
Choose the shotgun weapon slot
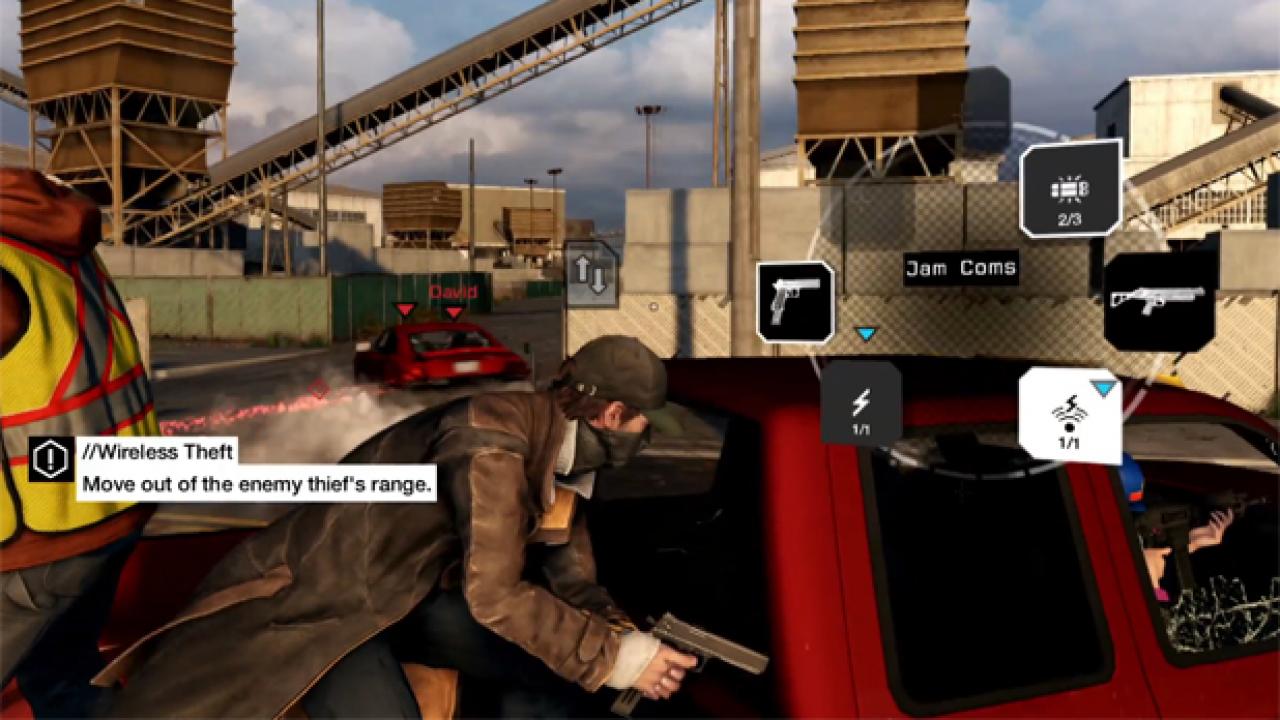(x=1159, y=301)
